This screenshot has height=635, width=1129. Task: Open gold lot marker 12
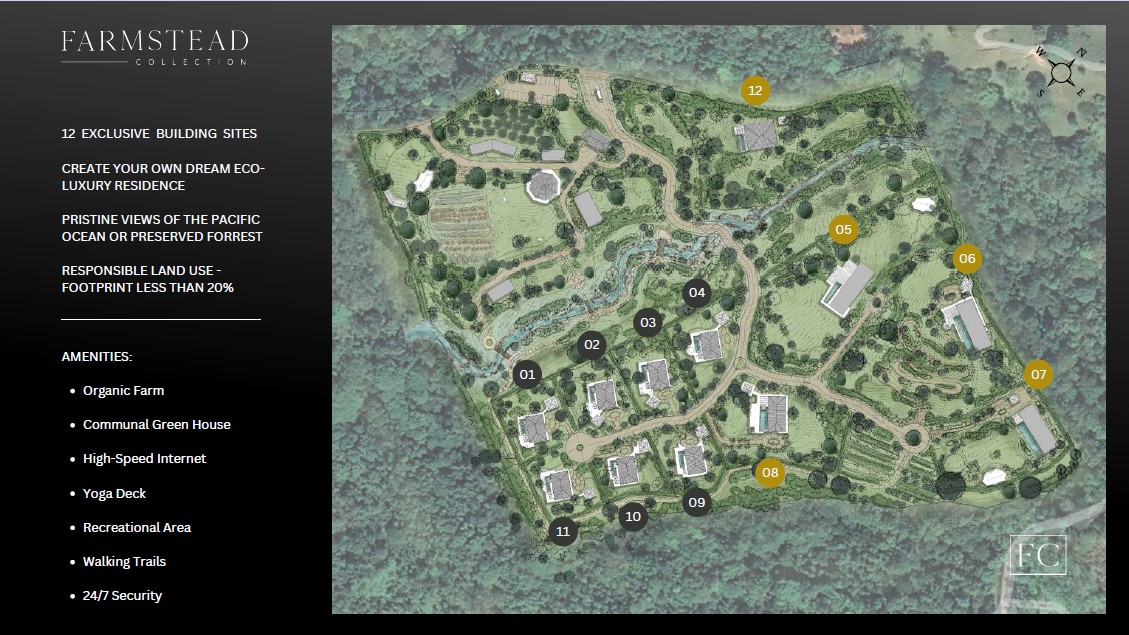pos(755,91)
